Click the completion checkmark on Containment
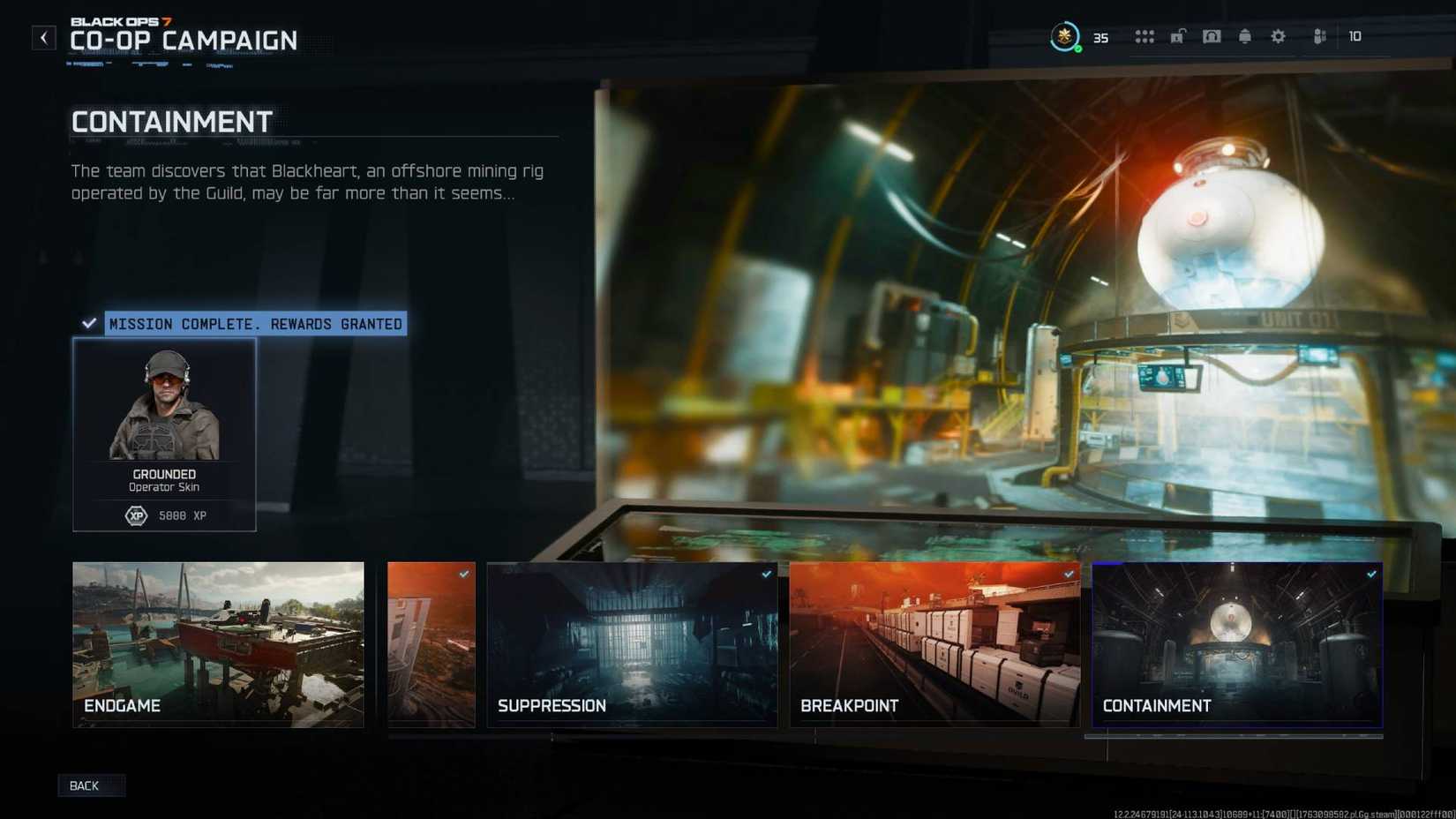The width and height of the screenshot is (1456, 819). click(x=1372, y=573)
